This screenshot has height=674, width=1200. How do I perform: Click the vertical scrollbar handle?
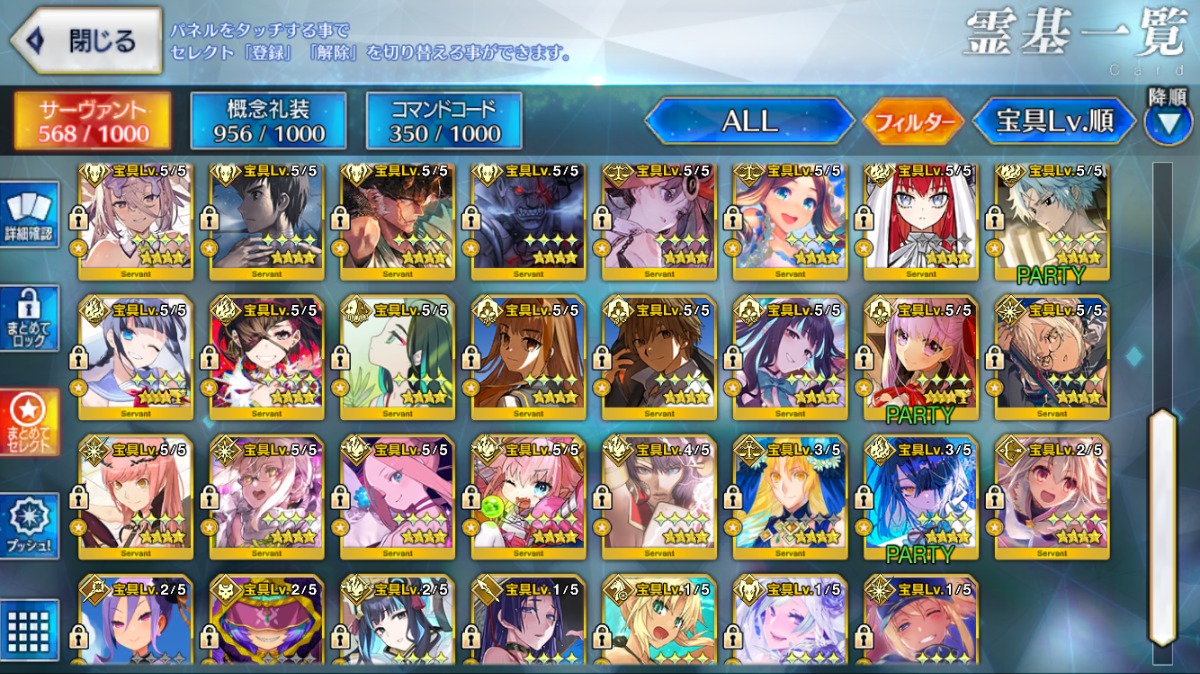1161,525
